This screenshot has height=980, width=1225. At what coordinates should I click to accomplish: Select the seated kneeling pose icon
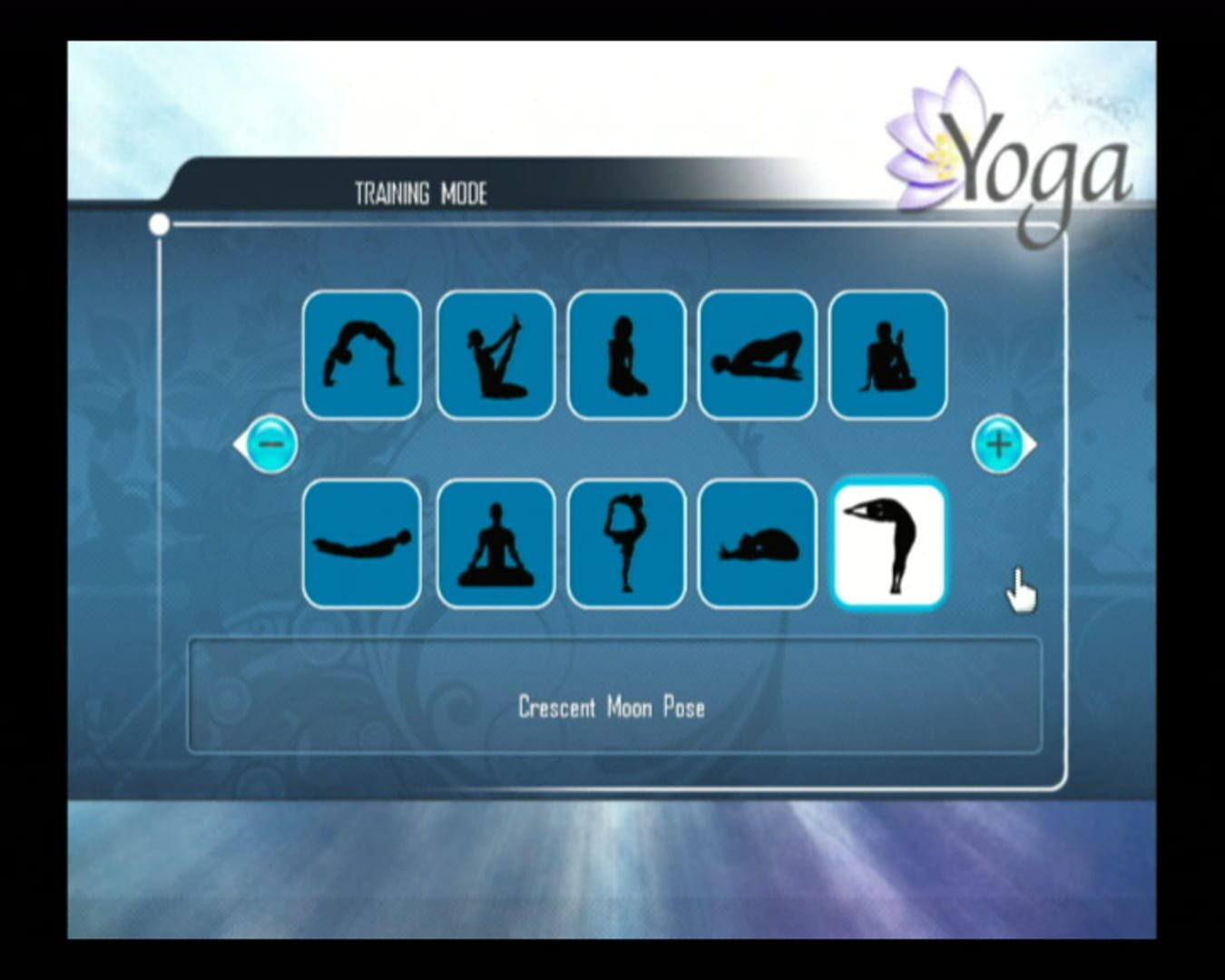[626, 356]
